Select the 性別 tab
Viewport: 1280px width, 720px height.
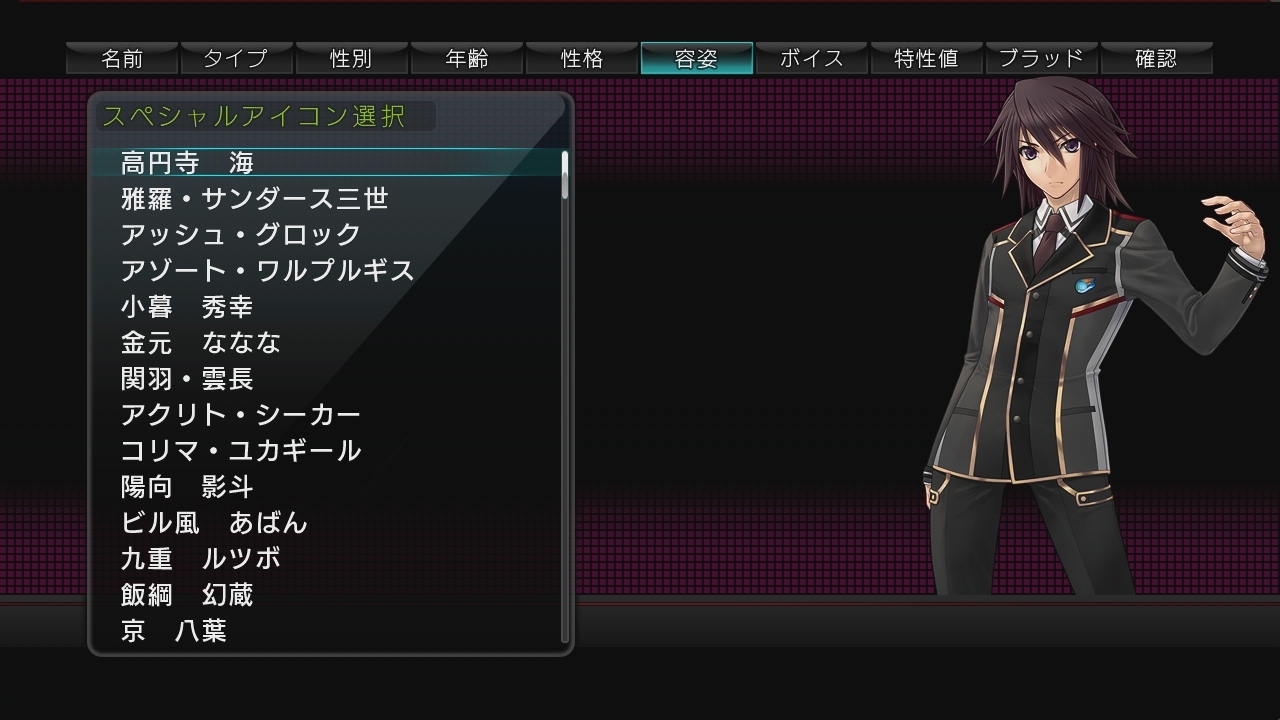pyautogui.click(x=351, y=58)
